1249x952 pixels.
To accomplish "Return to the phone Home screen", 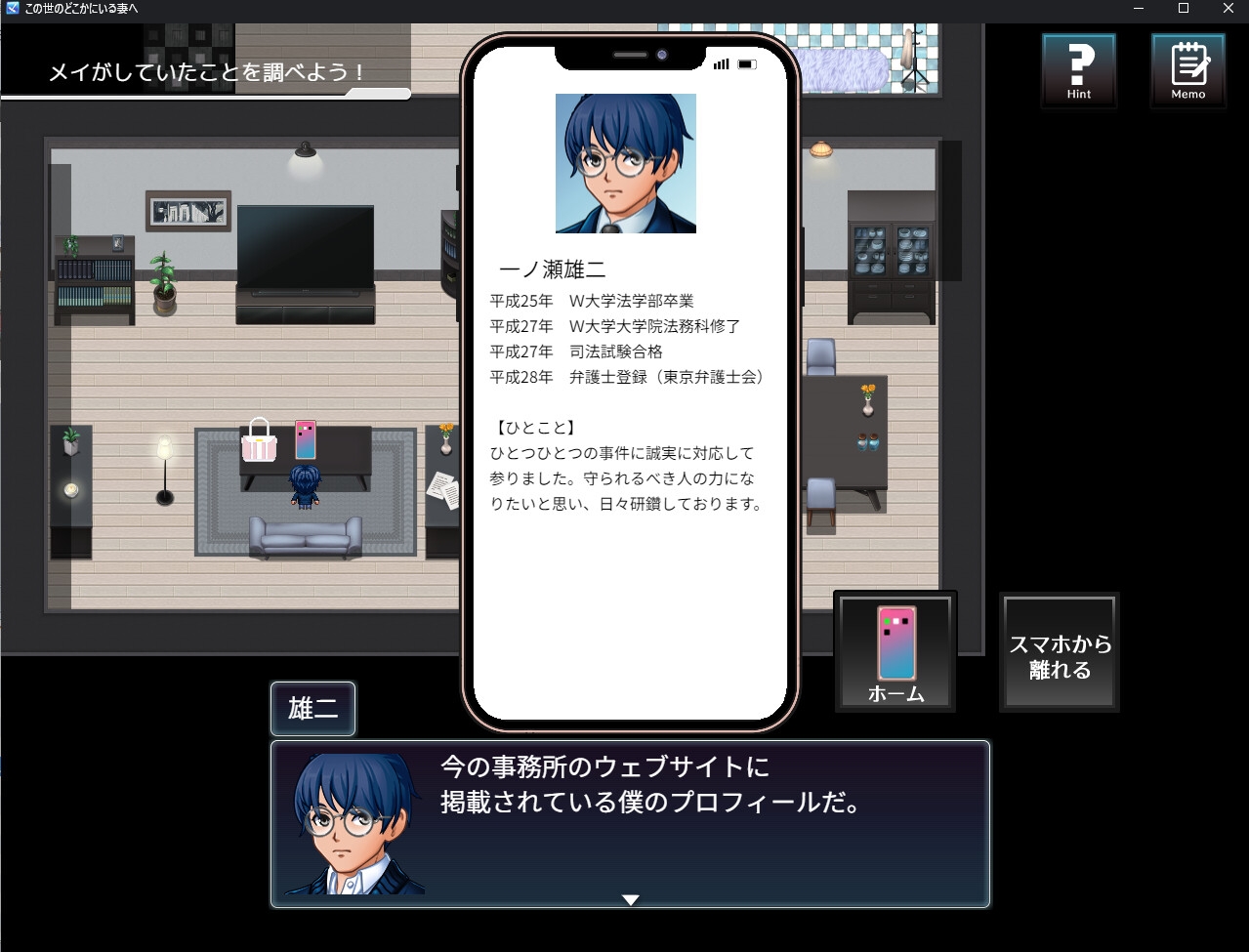I will (895, 651).
